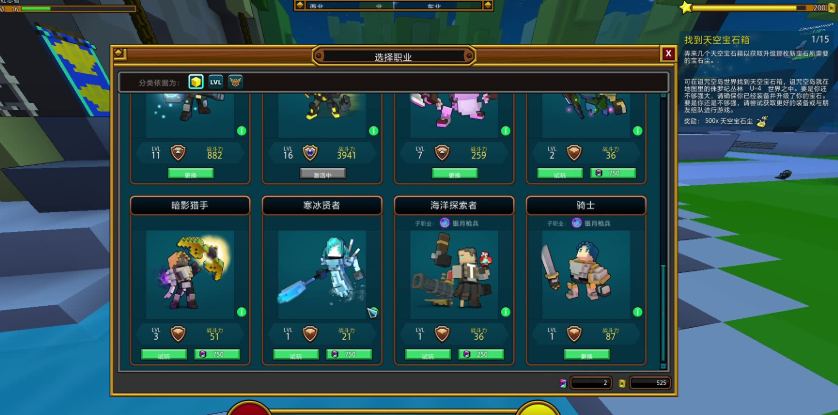Sort classes by LVL

tap(216, 81)
